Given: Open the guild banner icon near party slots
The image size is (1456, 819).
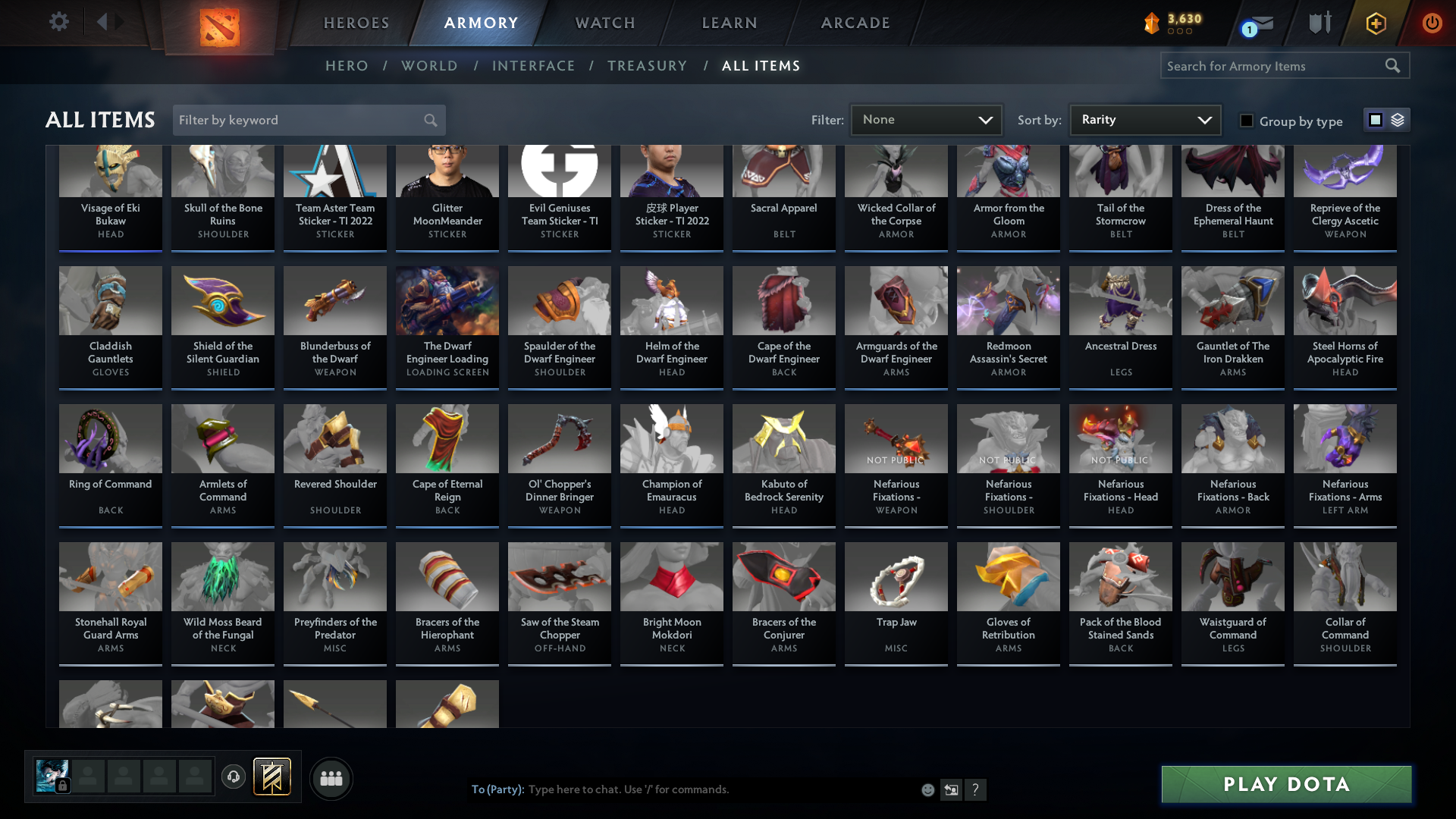Looking at the screenshot, I should [270, 777].
